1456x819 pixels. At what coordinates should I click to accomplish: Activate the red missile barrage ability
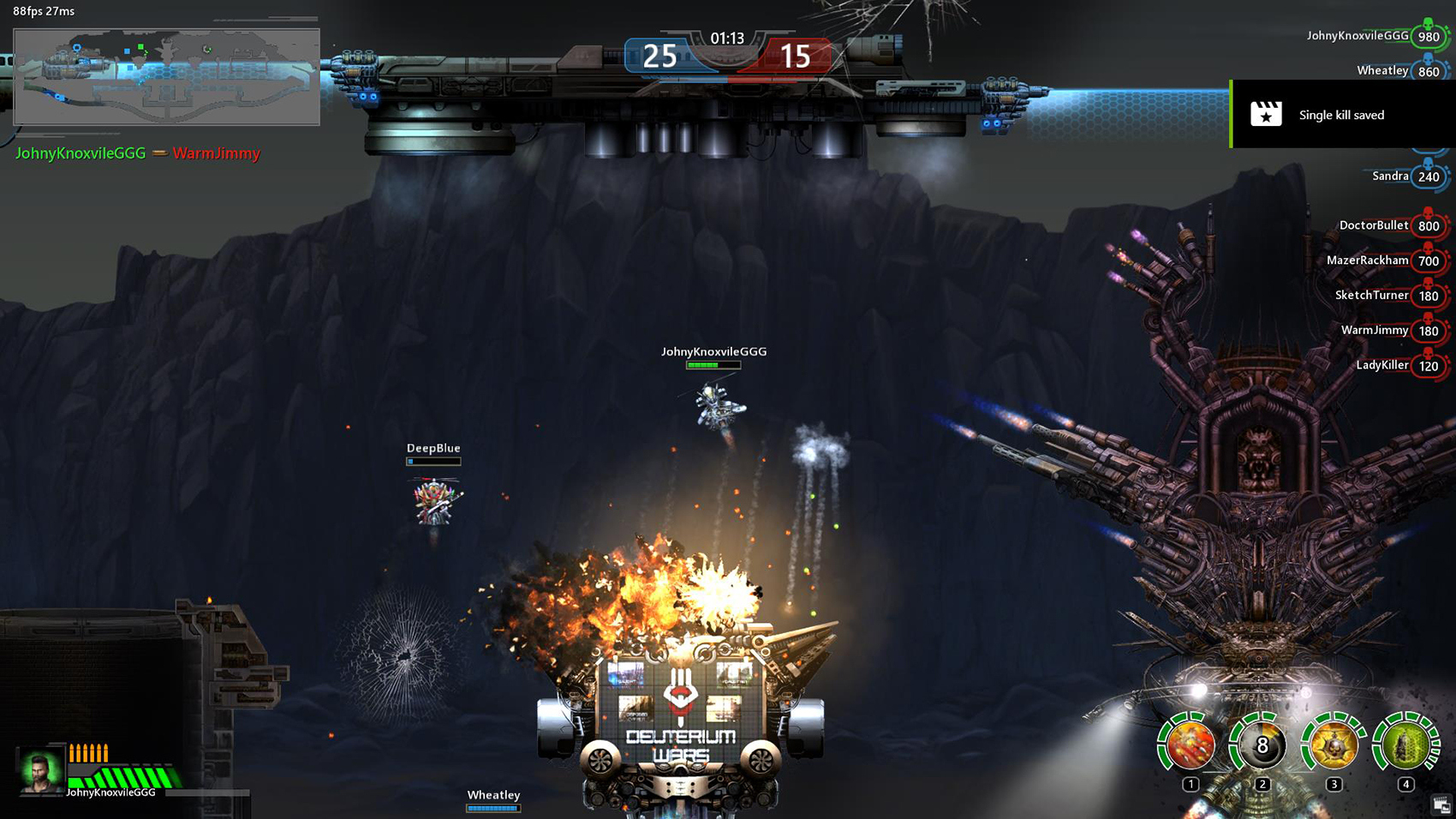click(x=1190, y=745)
